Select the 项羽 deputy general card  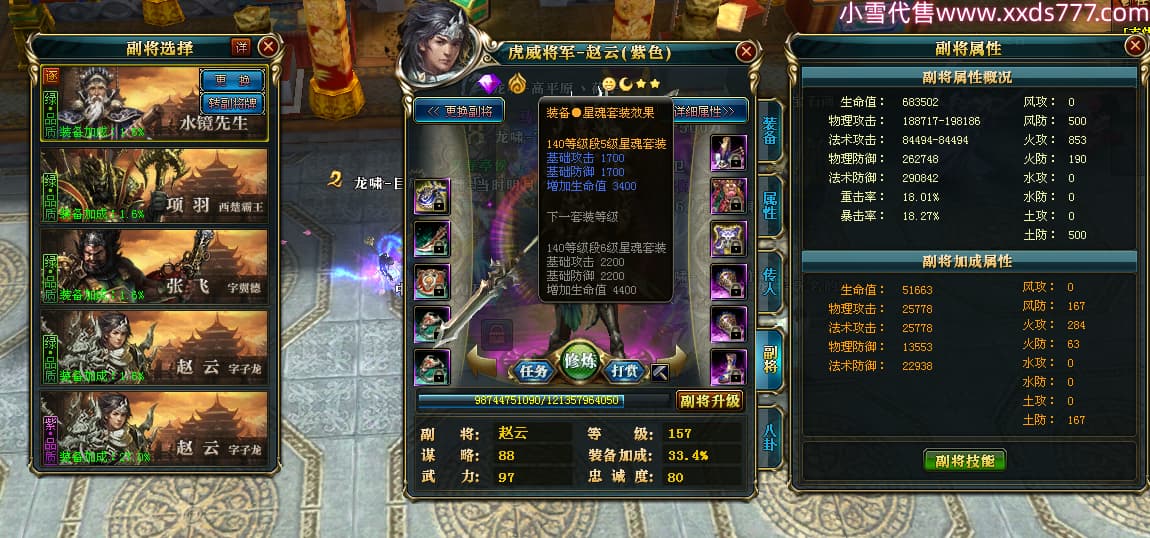[x=155, y=184]
